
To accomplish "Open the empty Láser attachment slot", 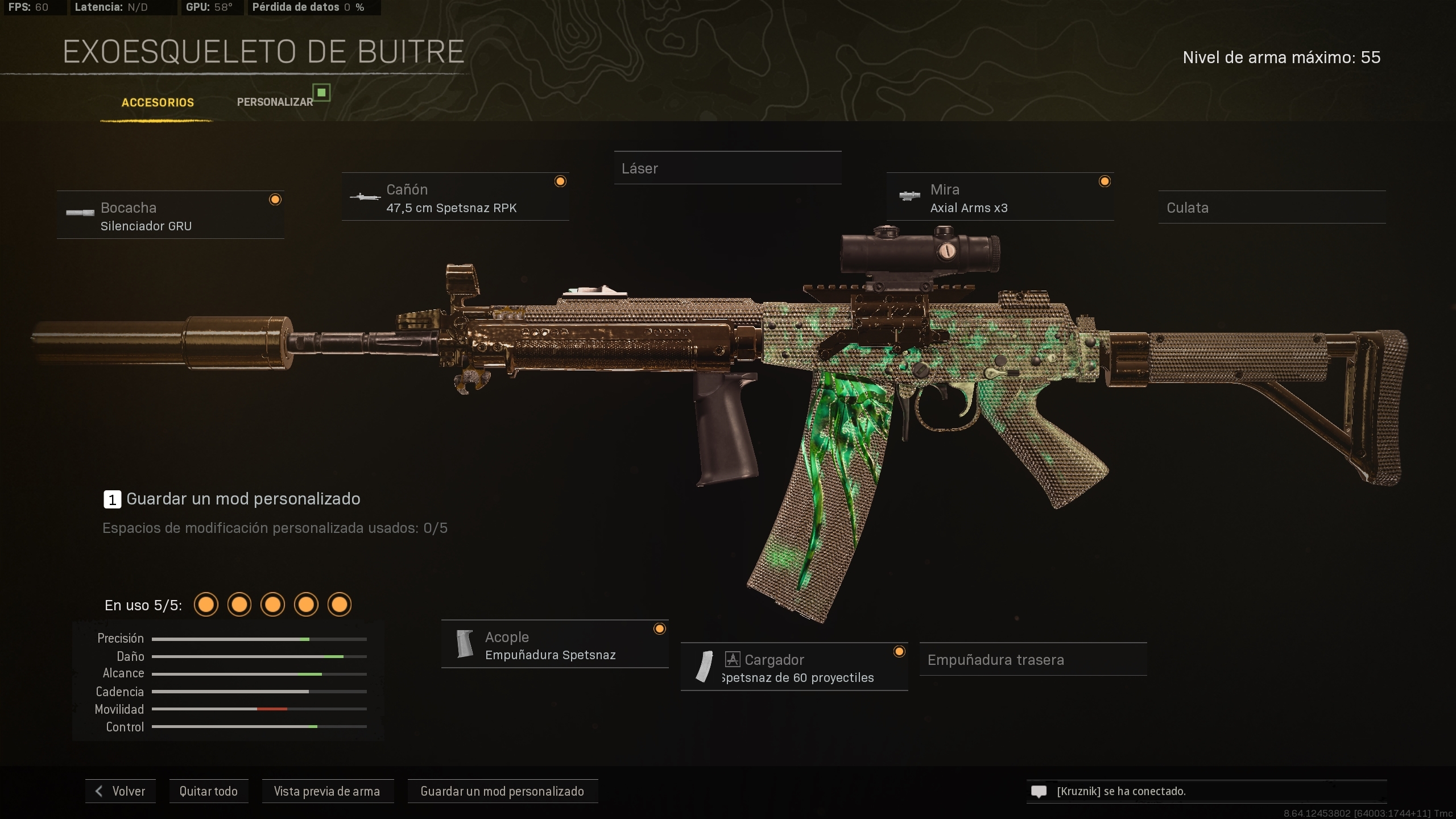I will pos(728,168).
